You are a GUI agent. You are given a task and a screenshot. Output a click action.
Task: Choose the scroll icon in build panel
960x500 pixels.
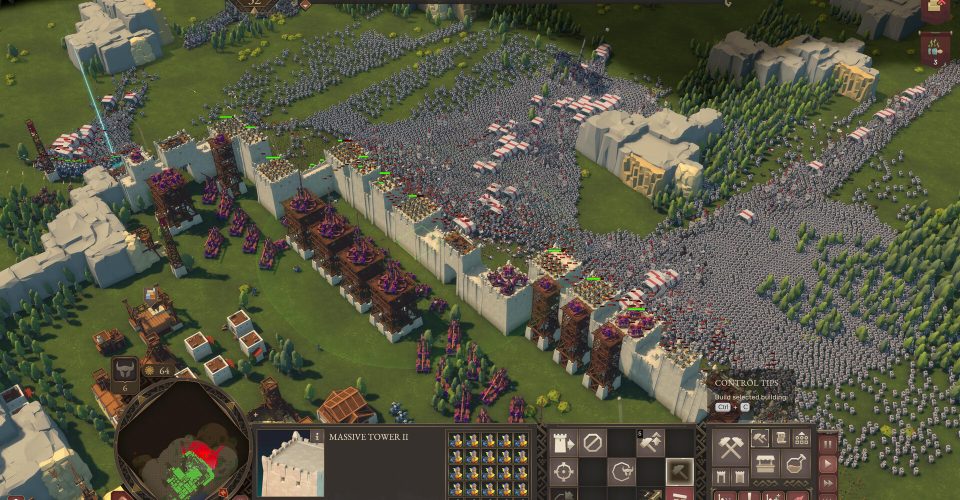(780, 438)
